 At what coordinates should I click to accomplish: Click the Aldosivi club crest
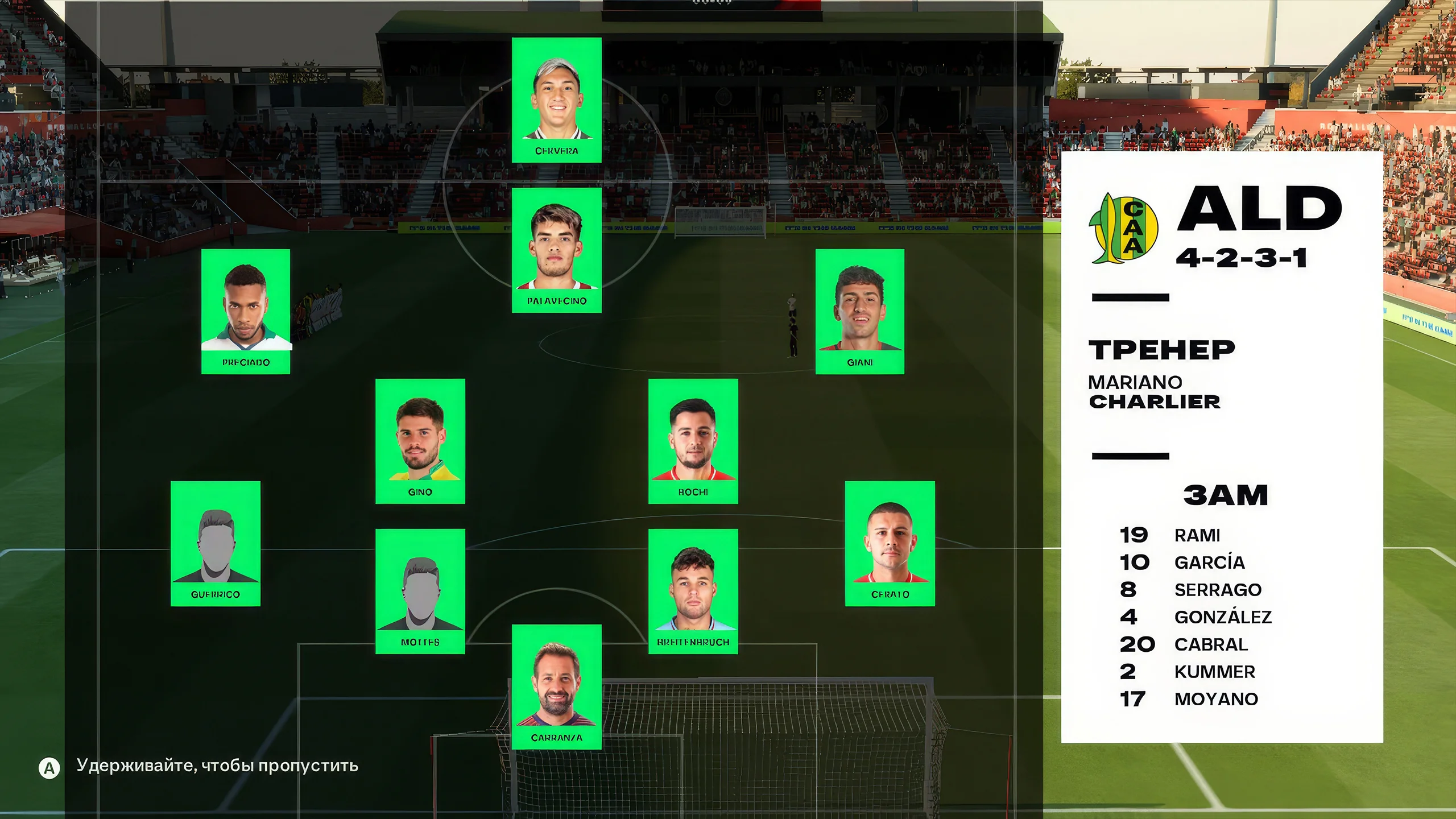1123,229
